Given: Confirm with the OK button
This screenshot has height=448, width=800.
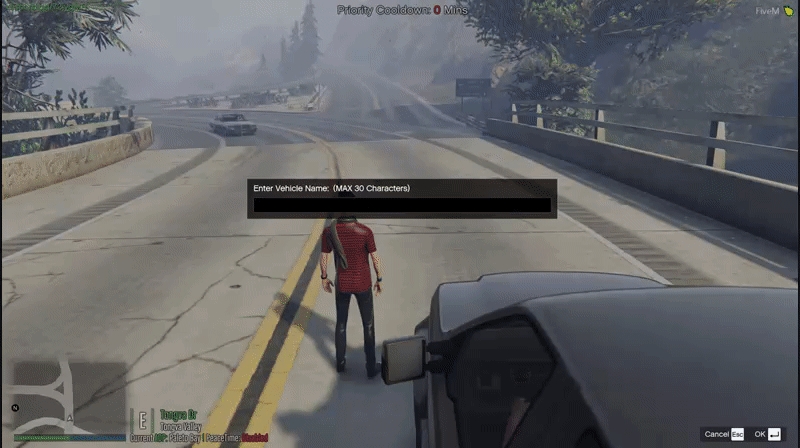Looking at the screenshot, I should click(767, 434).
